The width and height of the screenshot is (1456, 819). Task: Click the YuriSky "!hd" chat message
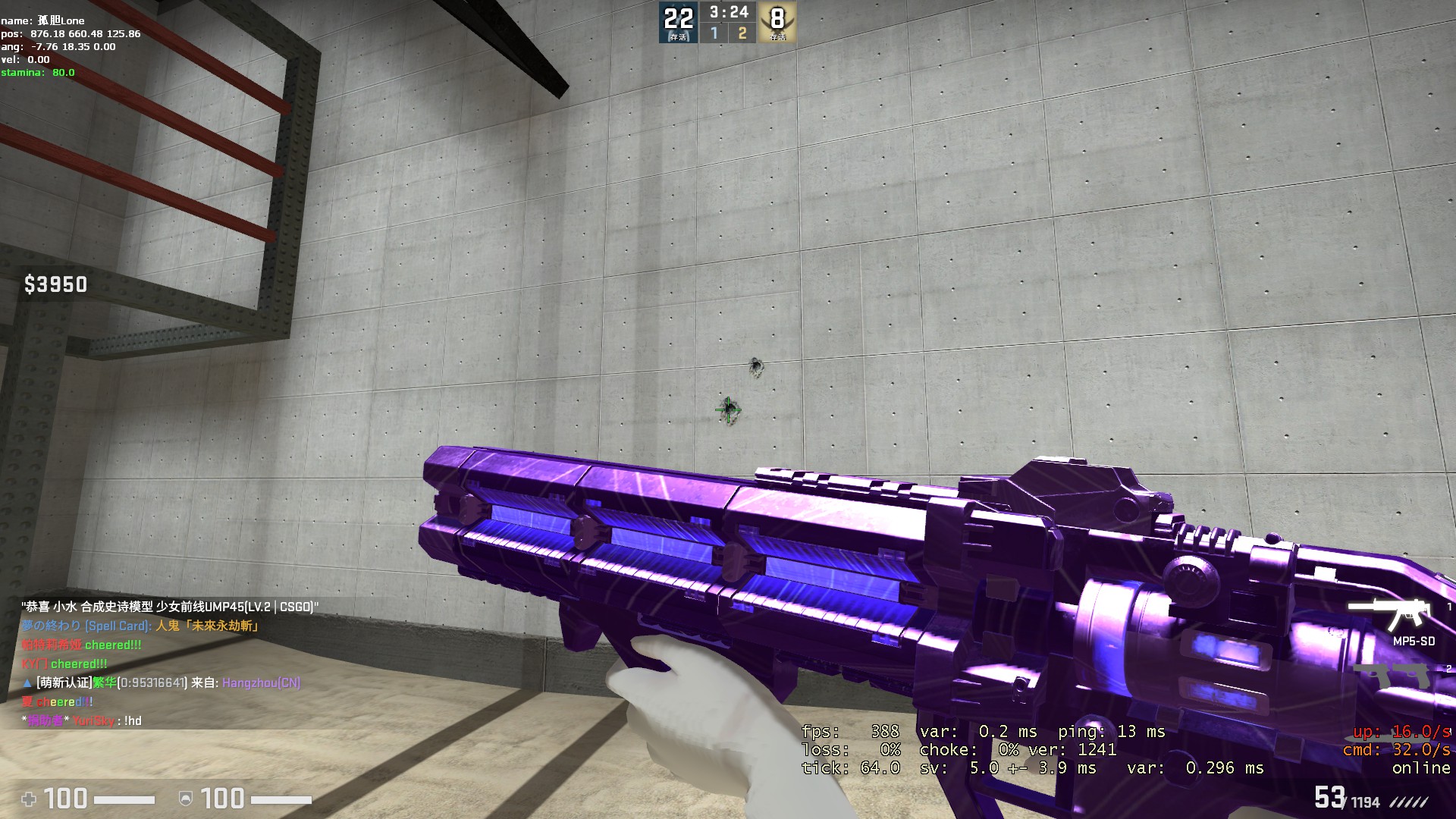pos(83,720)
